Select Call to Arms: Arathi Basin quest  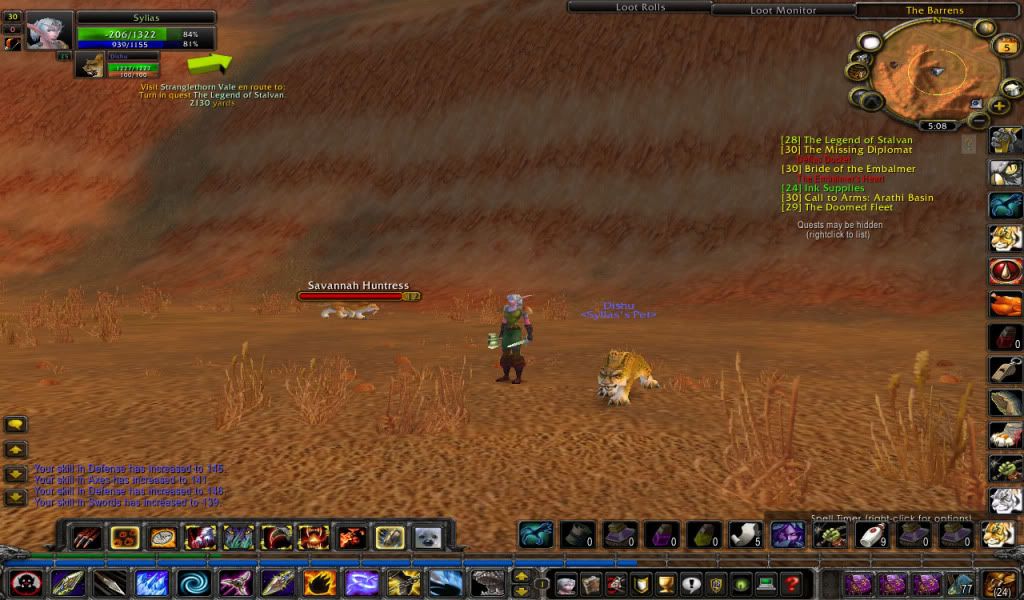point(857,198)
